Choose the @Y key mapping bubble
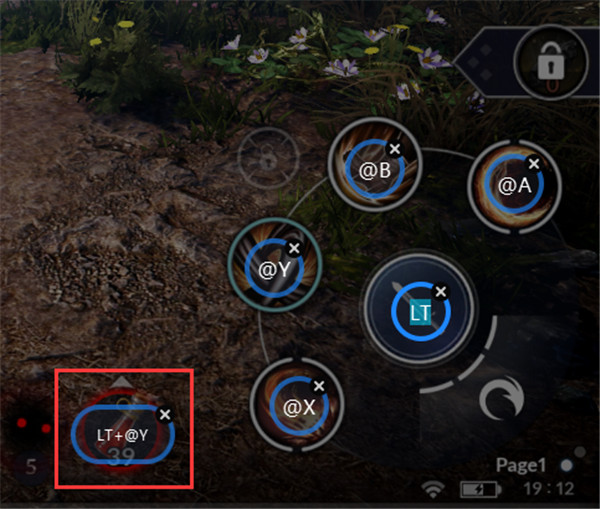Viewport: 600px width, 509px height. (273, 268)
